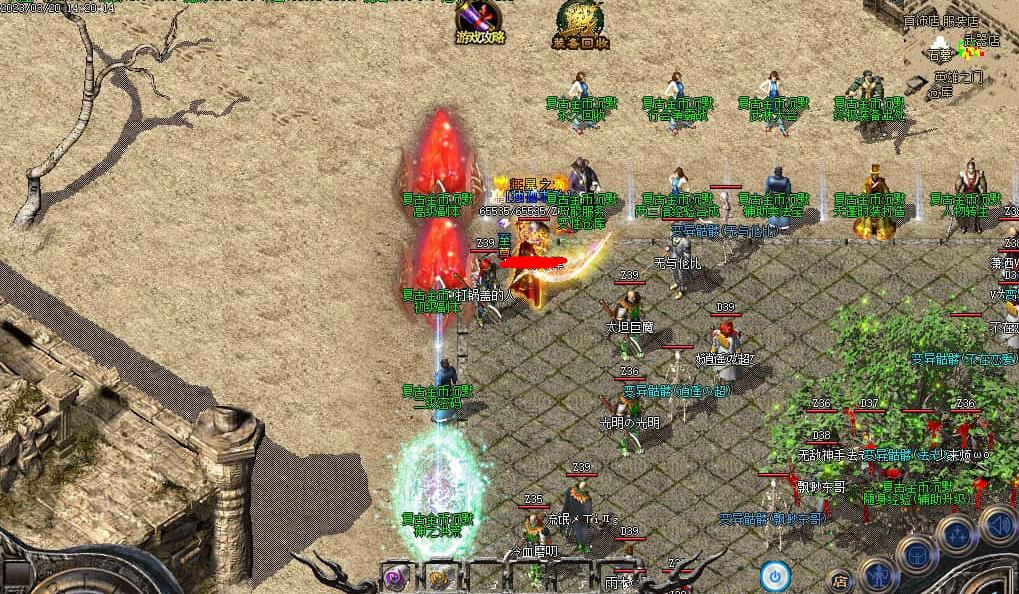Select the purple swirl item hotbar slot
The width and height of the screenshot is (1019, 594).
click(x=398, y=577)
